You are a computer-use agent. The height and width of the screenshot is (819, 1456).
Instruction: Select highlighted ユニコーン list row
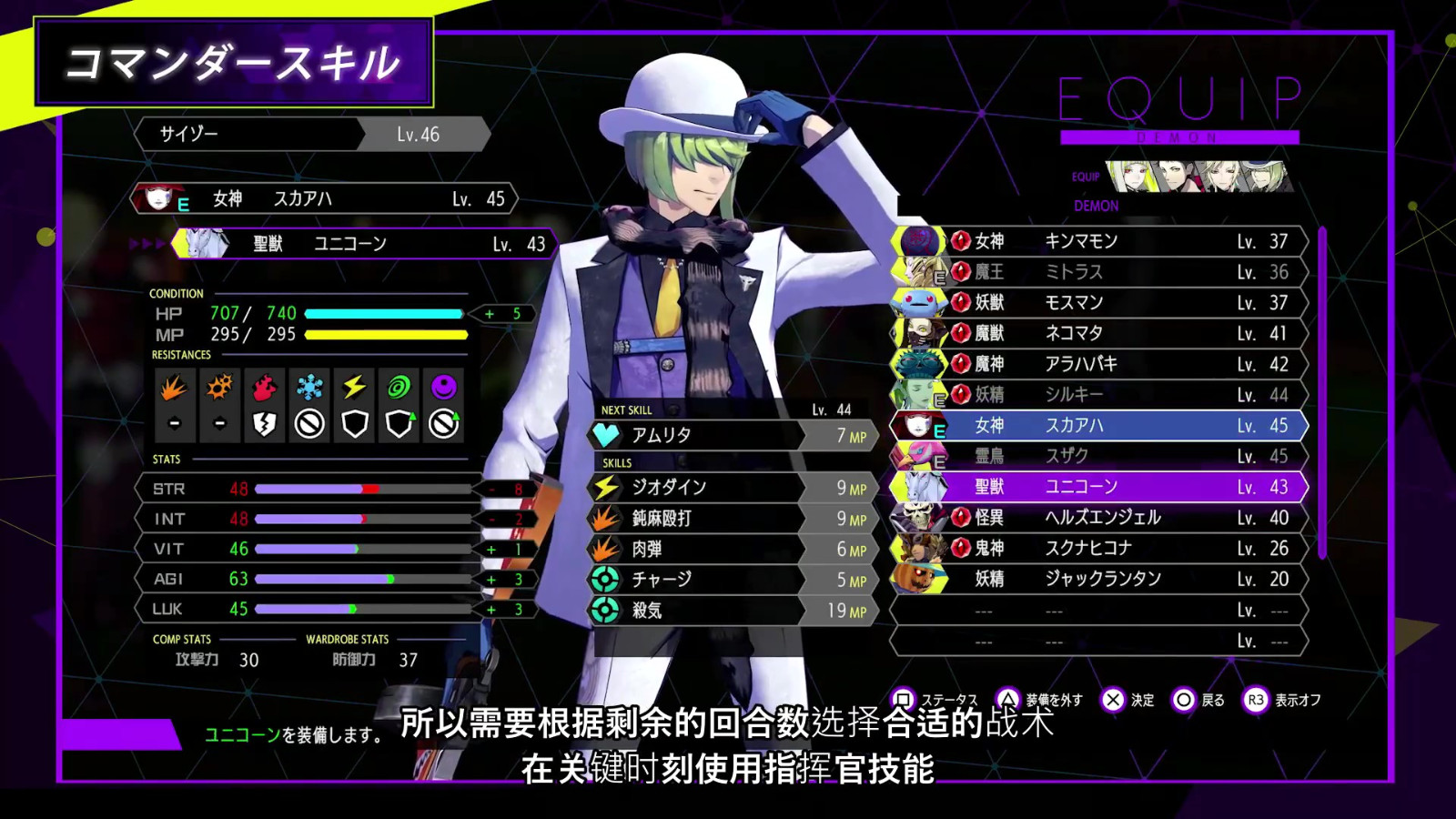(x=1101, y=487)
